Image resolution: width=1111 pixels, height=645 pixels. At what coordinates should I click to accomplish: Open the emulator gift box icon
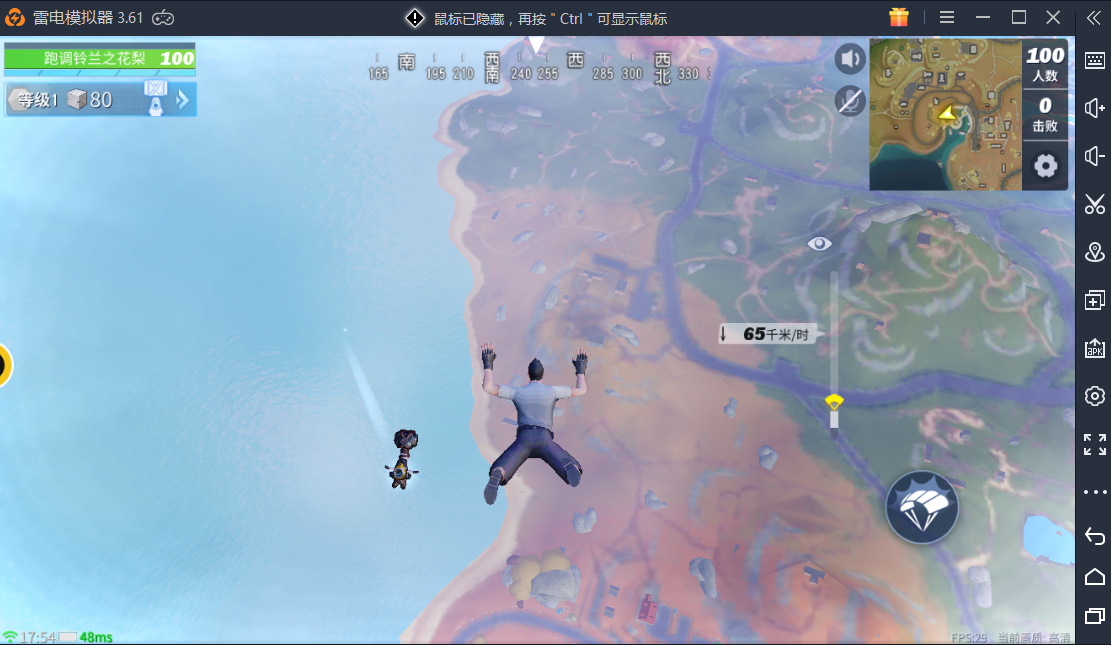coord(898,17)
